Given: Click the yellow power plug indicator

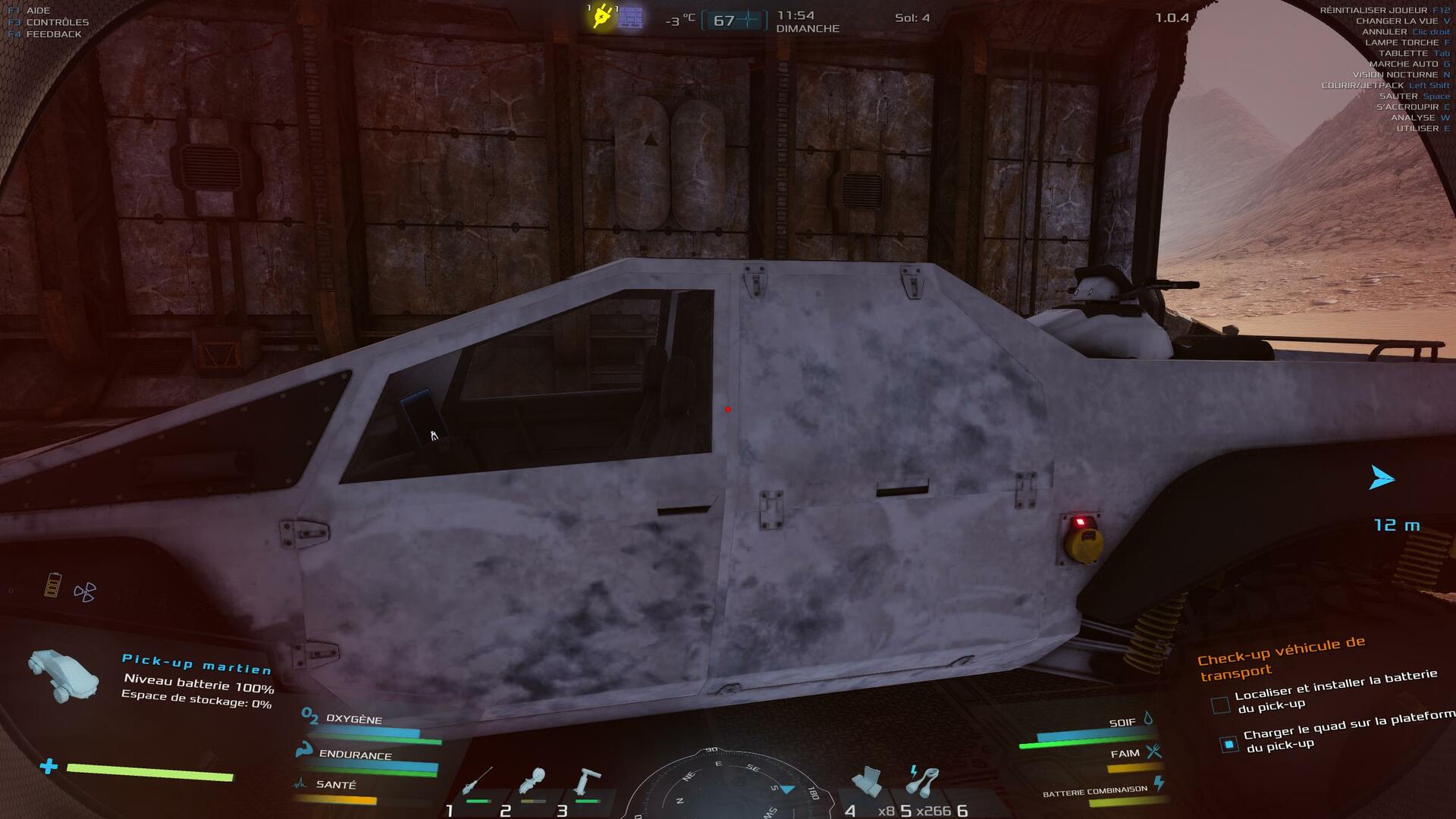Looking at the screenshot, I should (x=602, y=17).
